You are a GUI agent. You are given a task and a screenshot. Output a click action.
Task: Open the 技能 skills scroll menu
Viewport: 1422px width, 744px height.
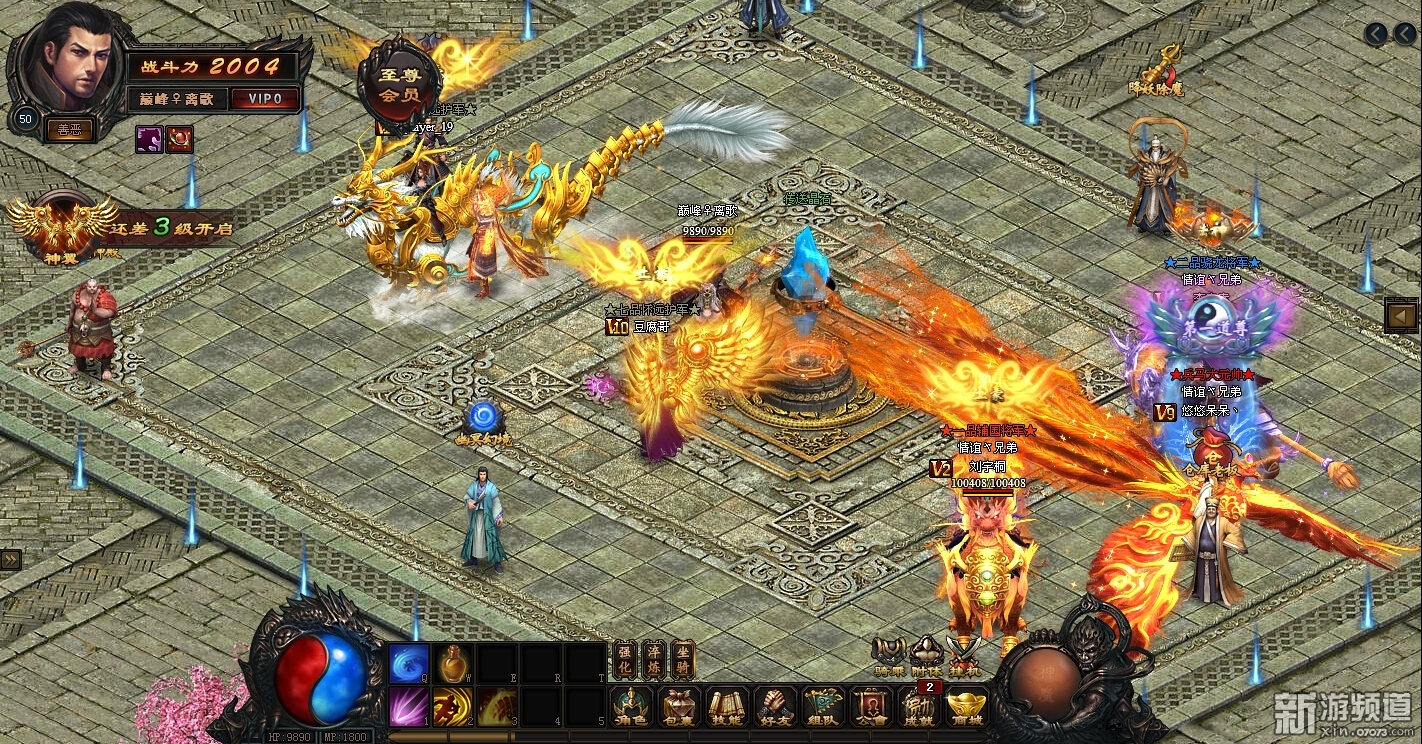pos(727,705)
